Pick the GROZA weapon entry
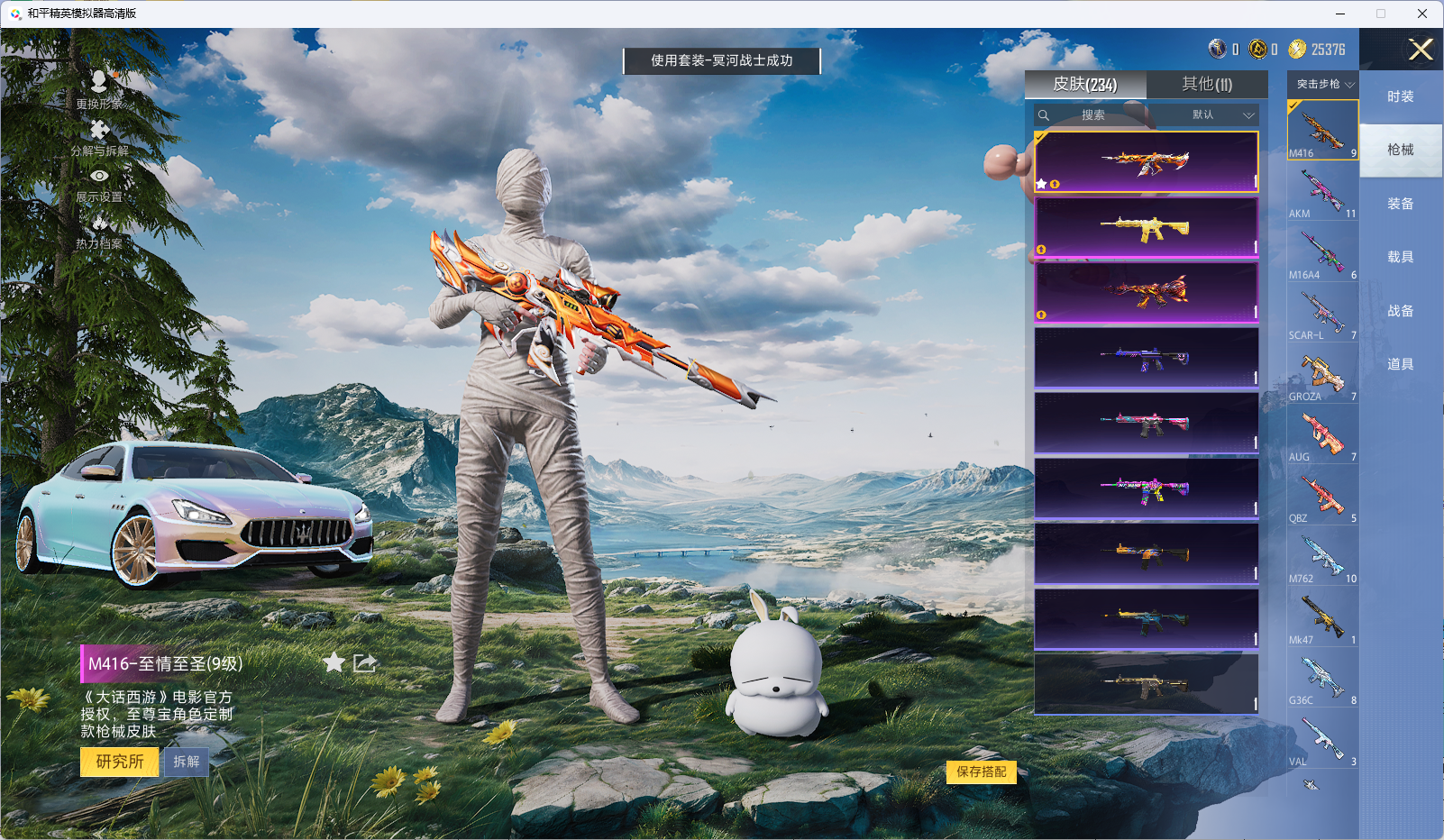Screen dimensions: 1444x840 (x=1322, y=374)
